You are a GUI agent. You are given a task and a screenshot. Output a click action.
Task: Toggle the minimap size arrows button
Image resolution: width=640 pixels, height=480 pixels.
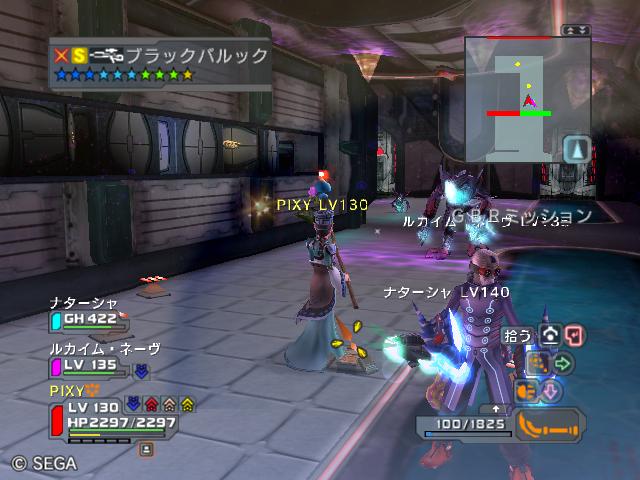pos(577,31)
